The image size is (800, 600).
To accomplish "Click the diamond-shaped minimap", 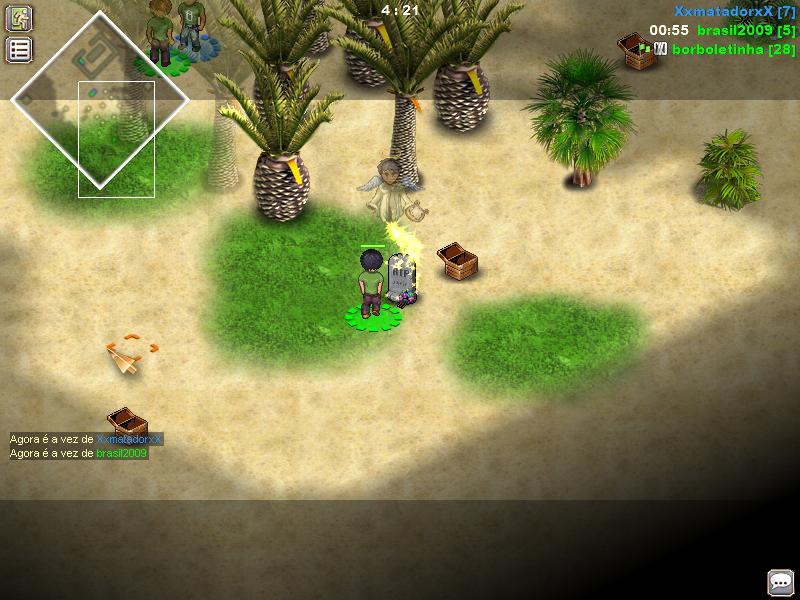I will 100,100.
